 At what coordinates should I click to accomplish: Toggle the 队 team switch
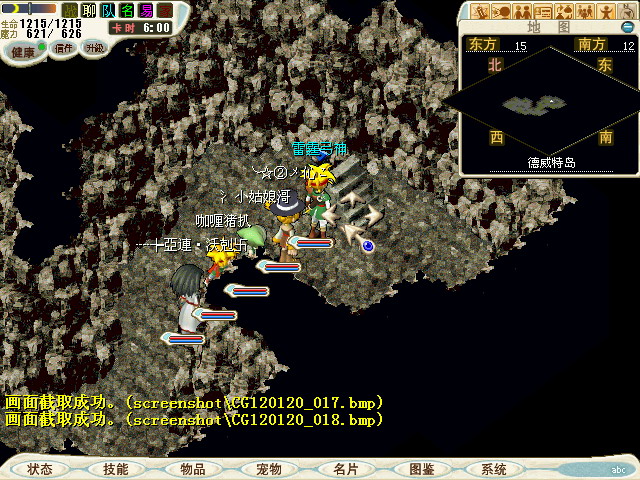[108, 10]
